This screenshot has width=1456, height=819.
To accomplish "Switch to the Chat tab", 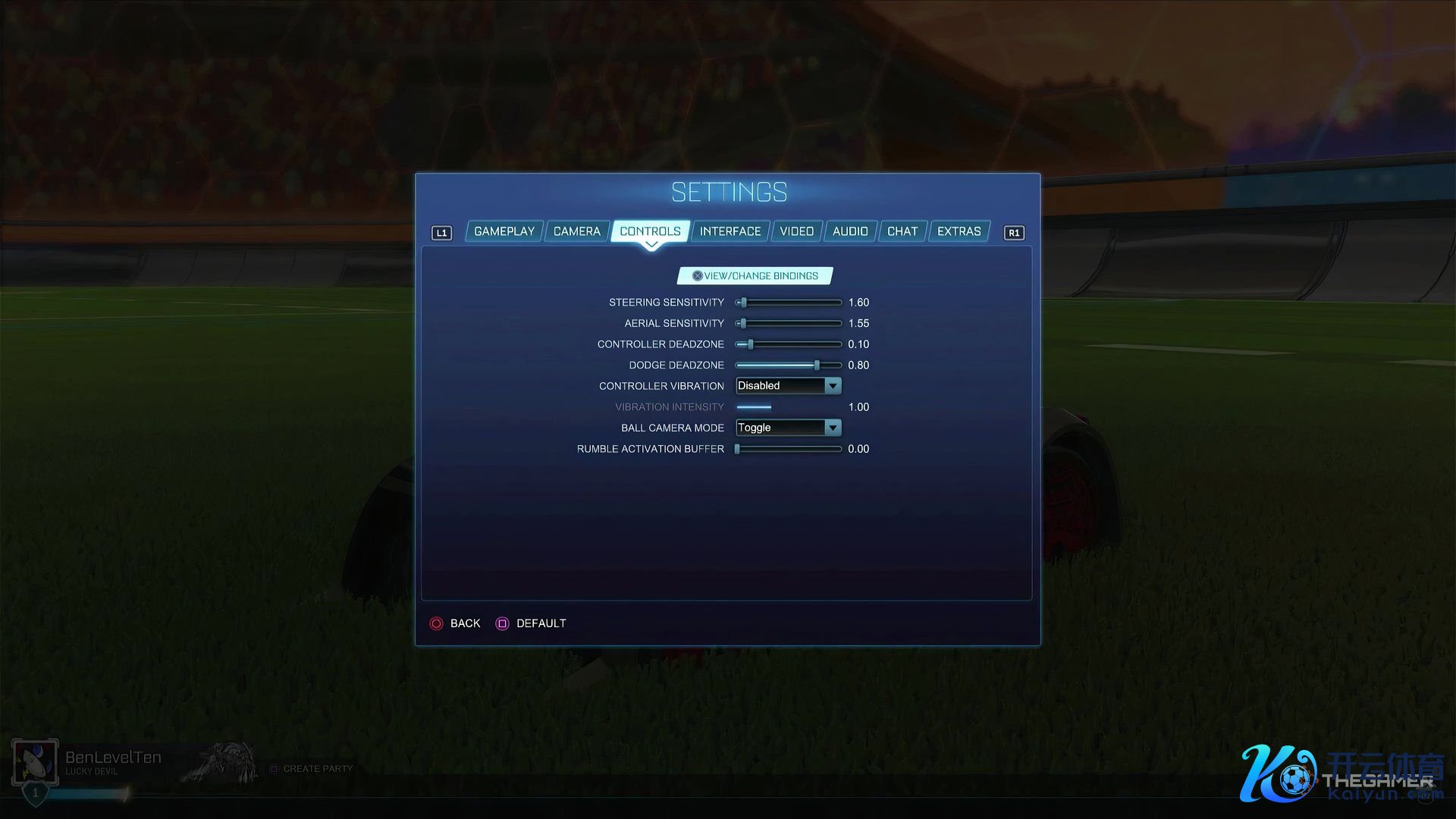I will click(902, 231).
